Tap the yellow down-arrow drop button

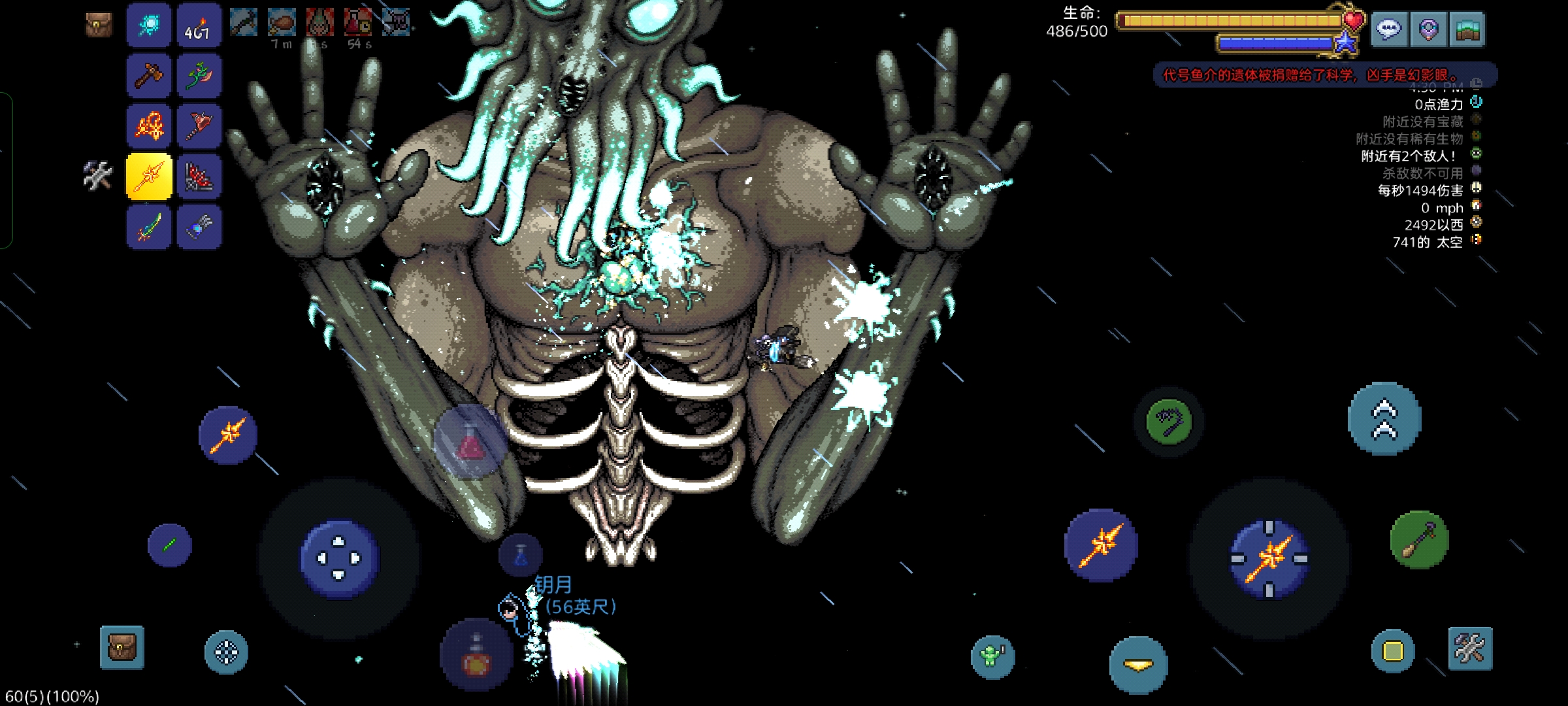click(x=1138, y=665)
